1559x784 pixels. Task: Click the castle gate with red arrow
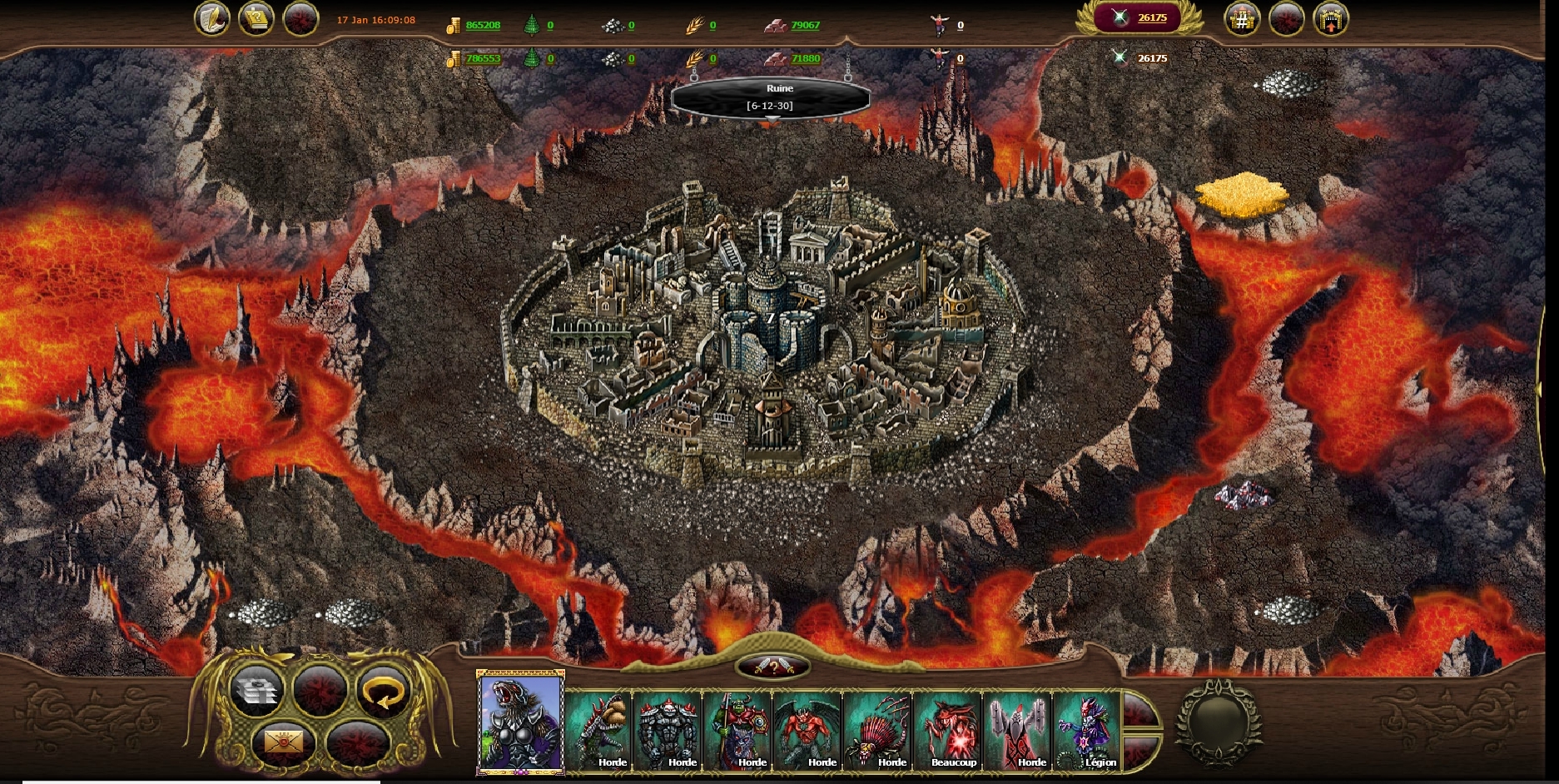pyautogui.click(x=1330, y=18)
